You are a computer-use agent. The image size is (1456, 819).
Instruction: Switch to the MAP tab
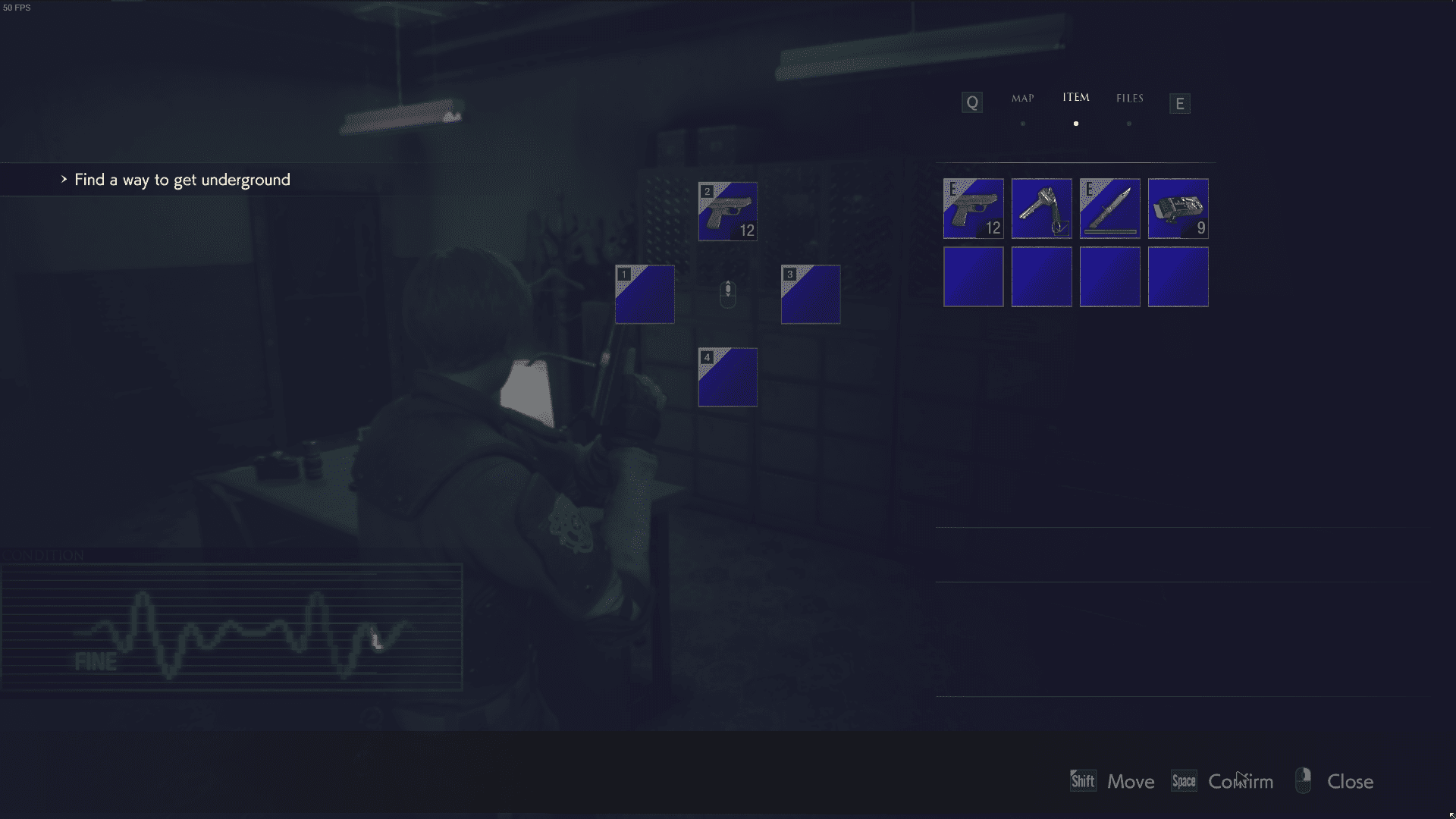pyautogui.click(x=1023, y=98)
